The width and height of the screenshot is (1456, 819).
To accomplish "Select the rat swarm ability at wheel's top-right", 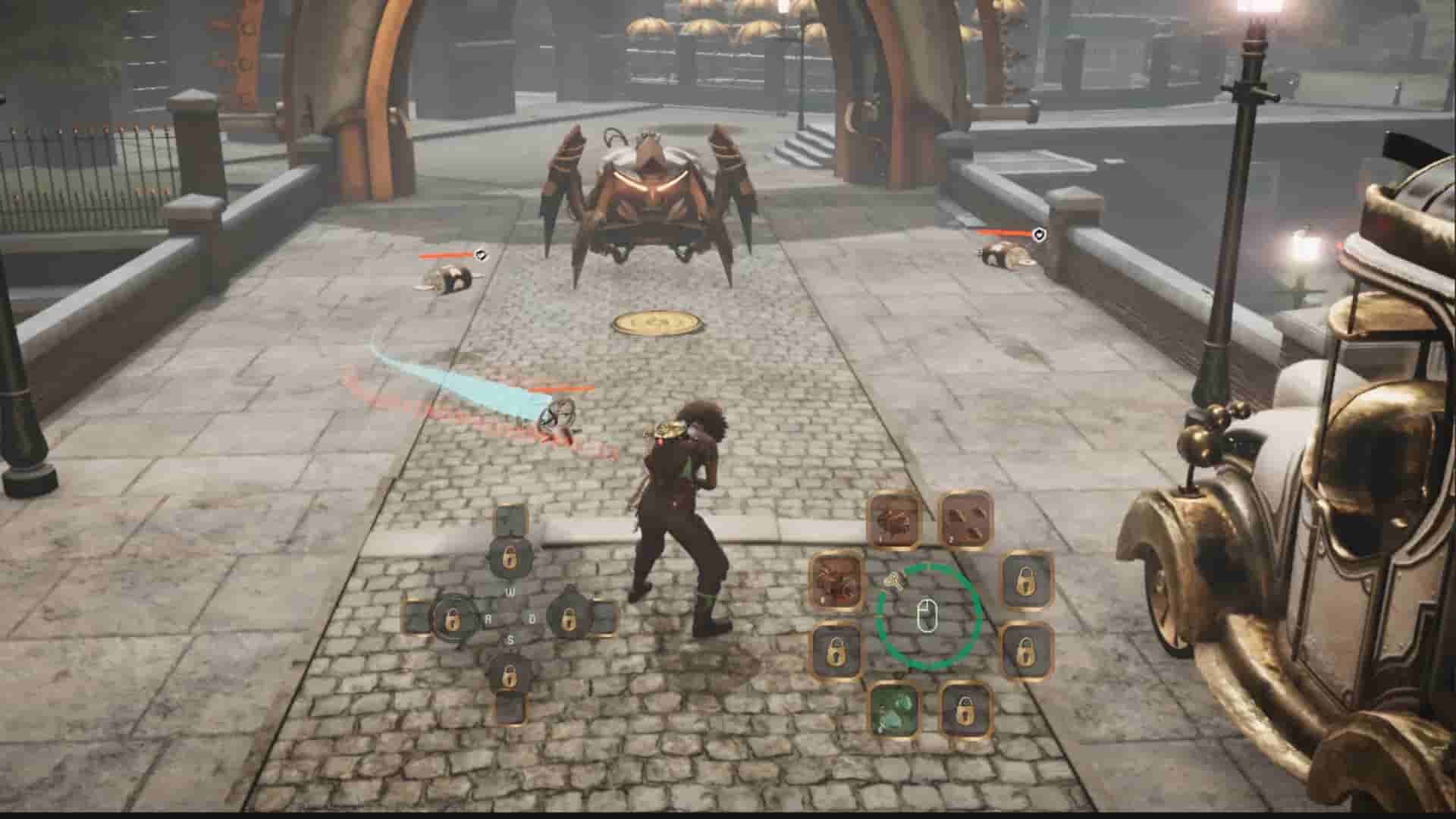I will coord(965,520).
